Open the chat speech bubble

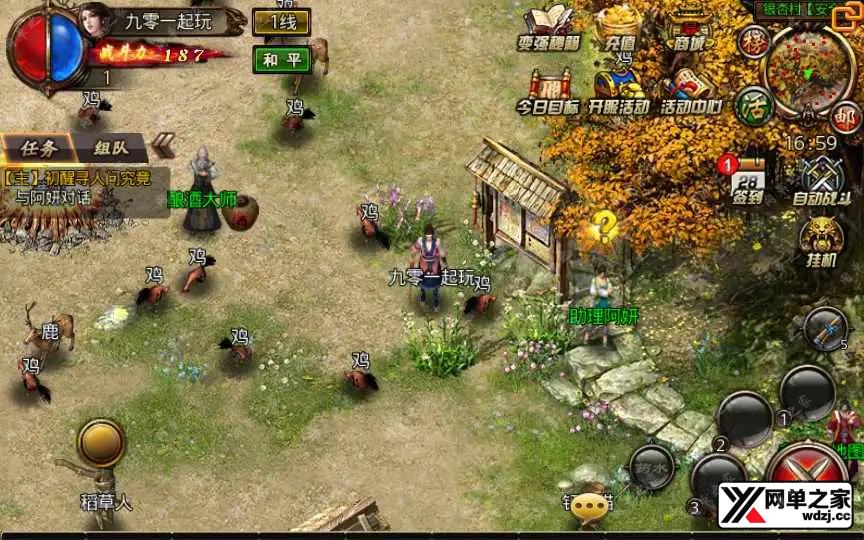pos(589,504)
